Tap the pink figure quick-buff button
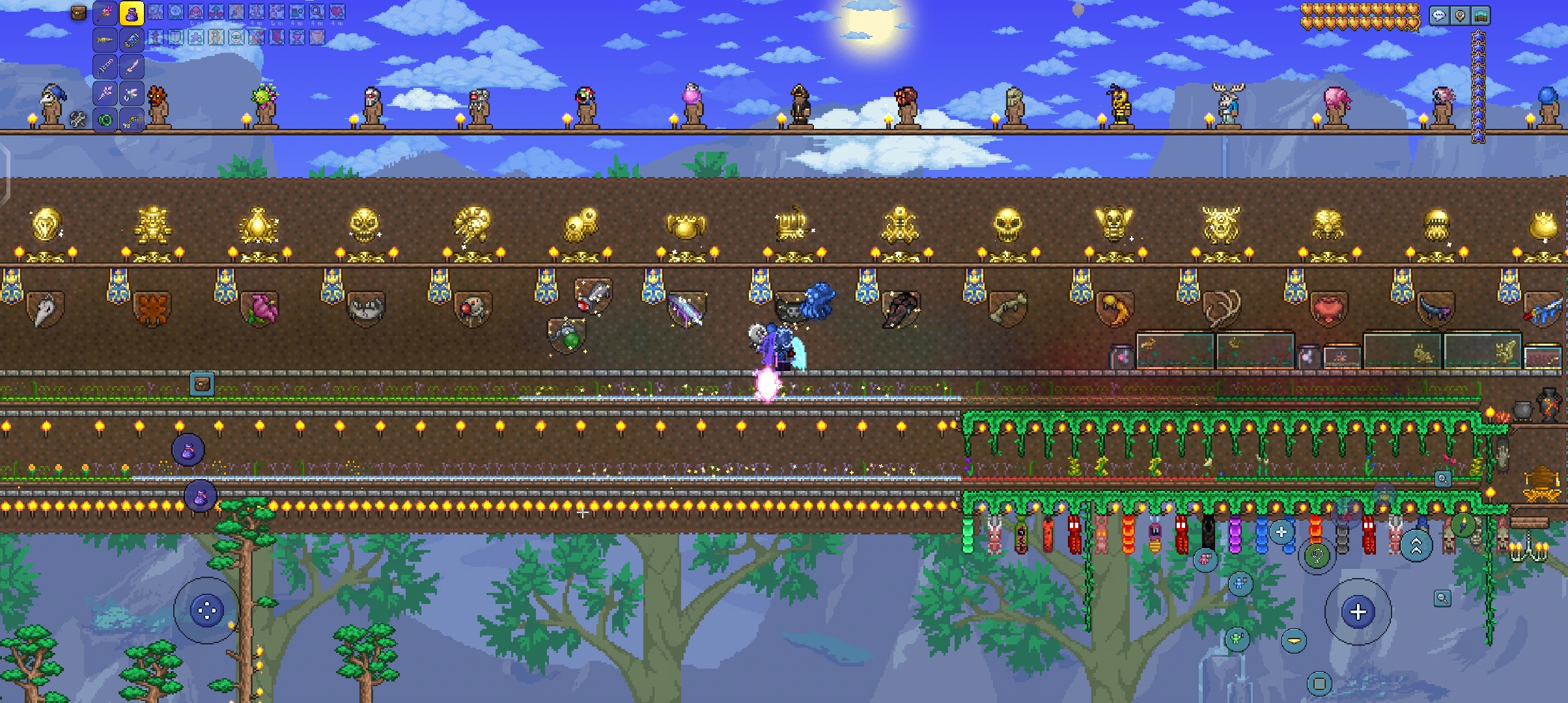Image resolution: width=1568 pixels, height=703 pixels. point(1205,558)
